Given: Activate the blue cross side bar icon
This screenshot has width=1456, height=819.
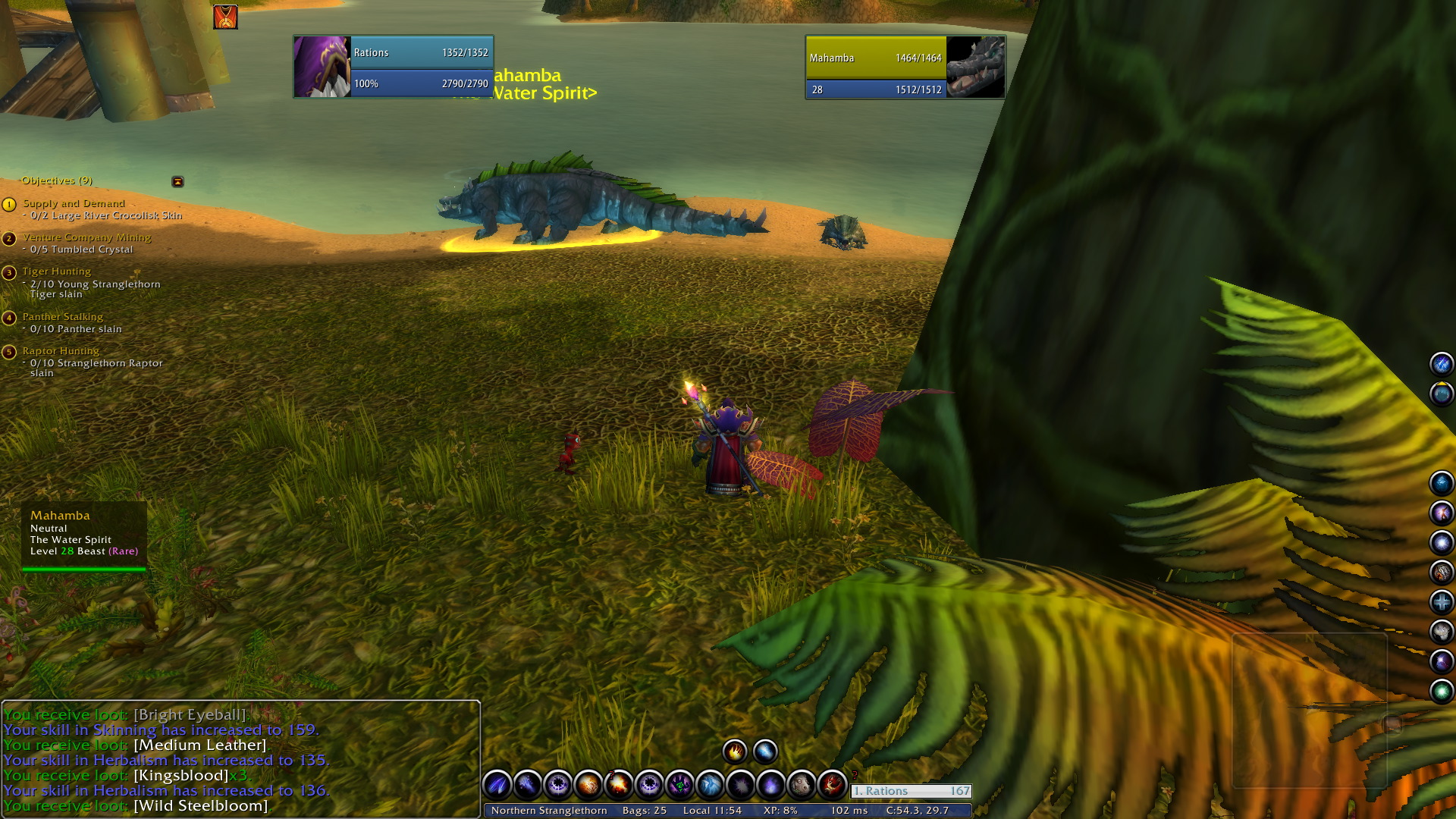Looking at the screenshot, I should tap(1441, 602).
